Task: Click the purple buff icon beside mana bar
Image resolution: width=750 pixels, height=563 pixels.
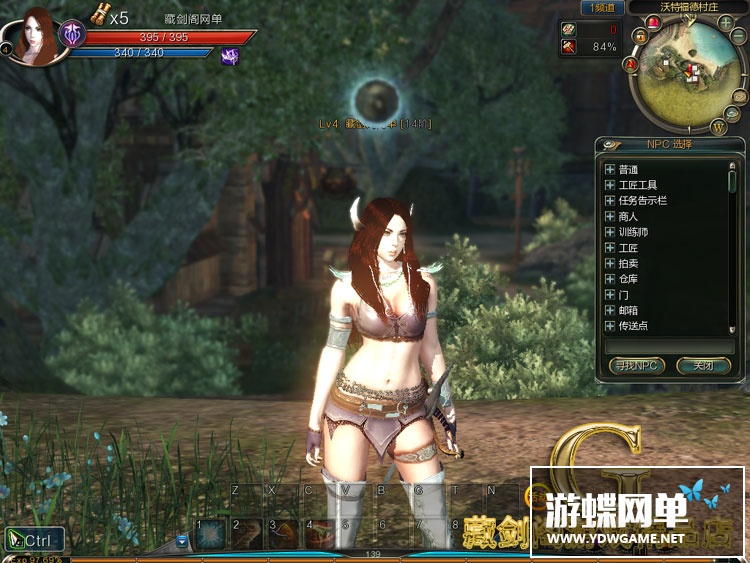Action: (x=229, y=57)
